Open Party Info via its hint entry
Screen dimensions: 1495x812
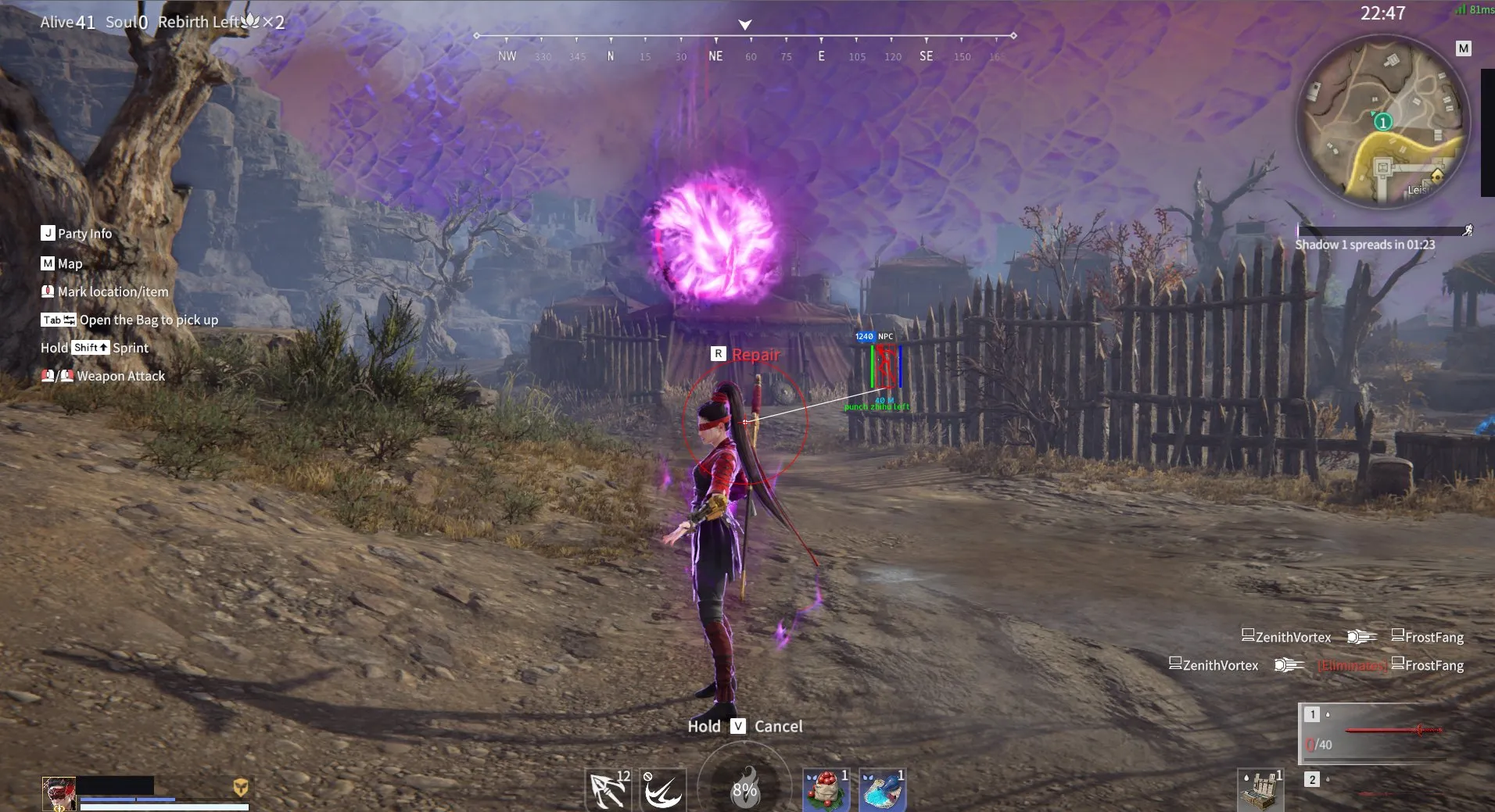pyautogui.click(x=77, y=233)
